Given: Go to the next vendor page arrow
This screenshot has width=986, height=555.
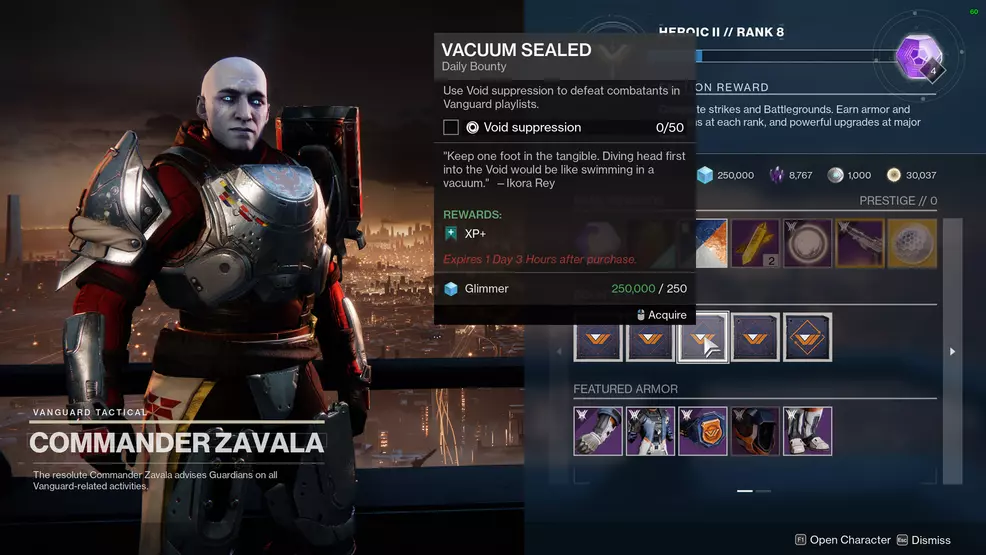Looking at the screenshot, I should pos(952,352).
